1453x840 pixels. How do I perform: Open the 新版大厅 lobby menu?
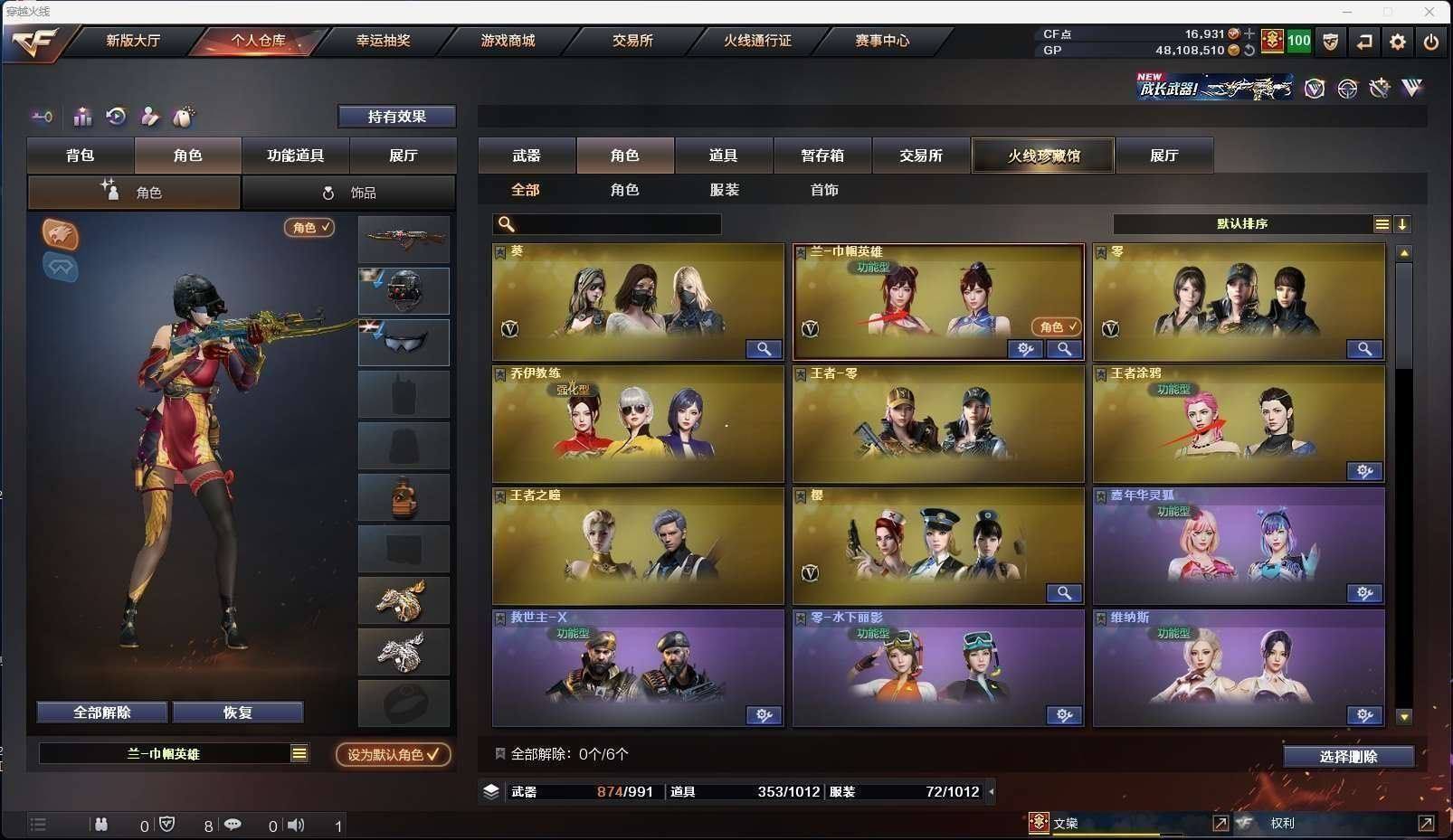(133, 41)
